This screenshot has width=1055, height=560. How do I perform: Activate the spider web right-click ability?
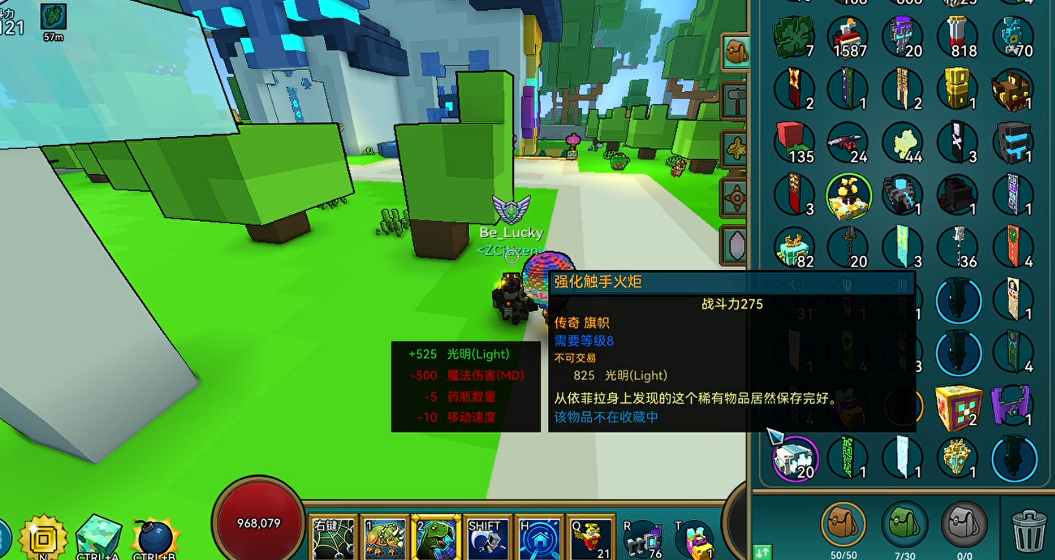click(x=333, y=538)
